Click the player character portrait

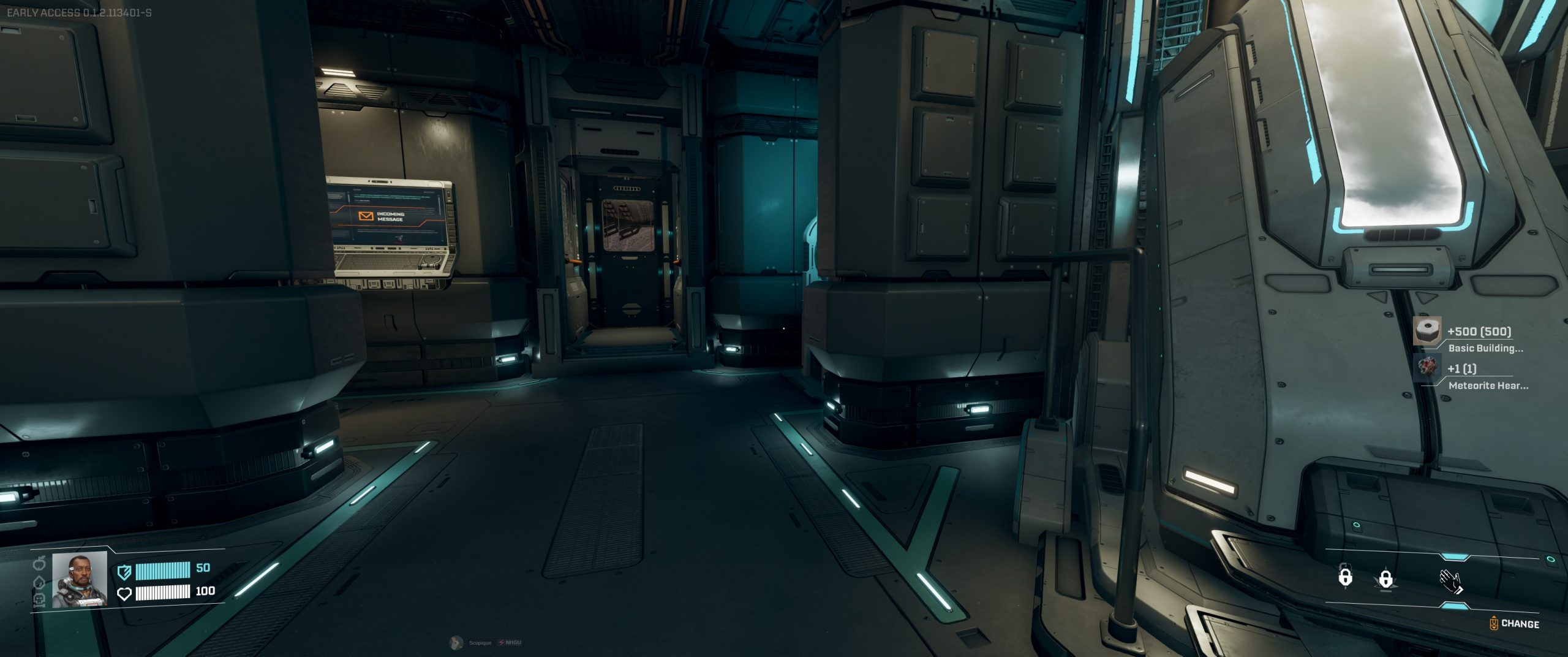tap(80, 579)
